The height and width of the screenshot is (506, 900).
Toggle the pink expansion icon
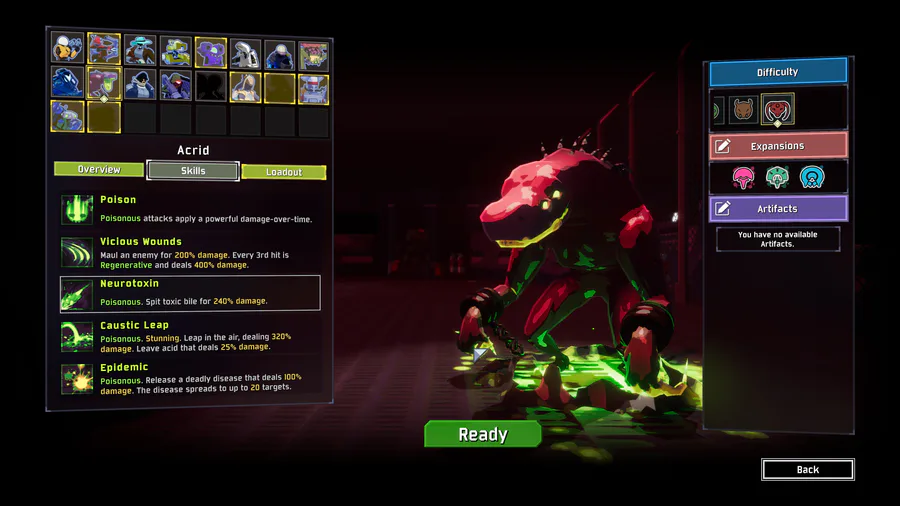pyautogui.click(x=743, y=178)
